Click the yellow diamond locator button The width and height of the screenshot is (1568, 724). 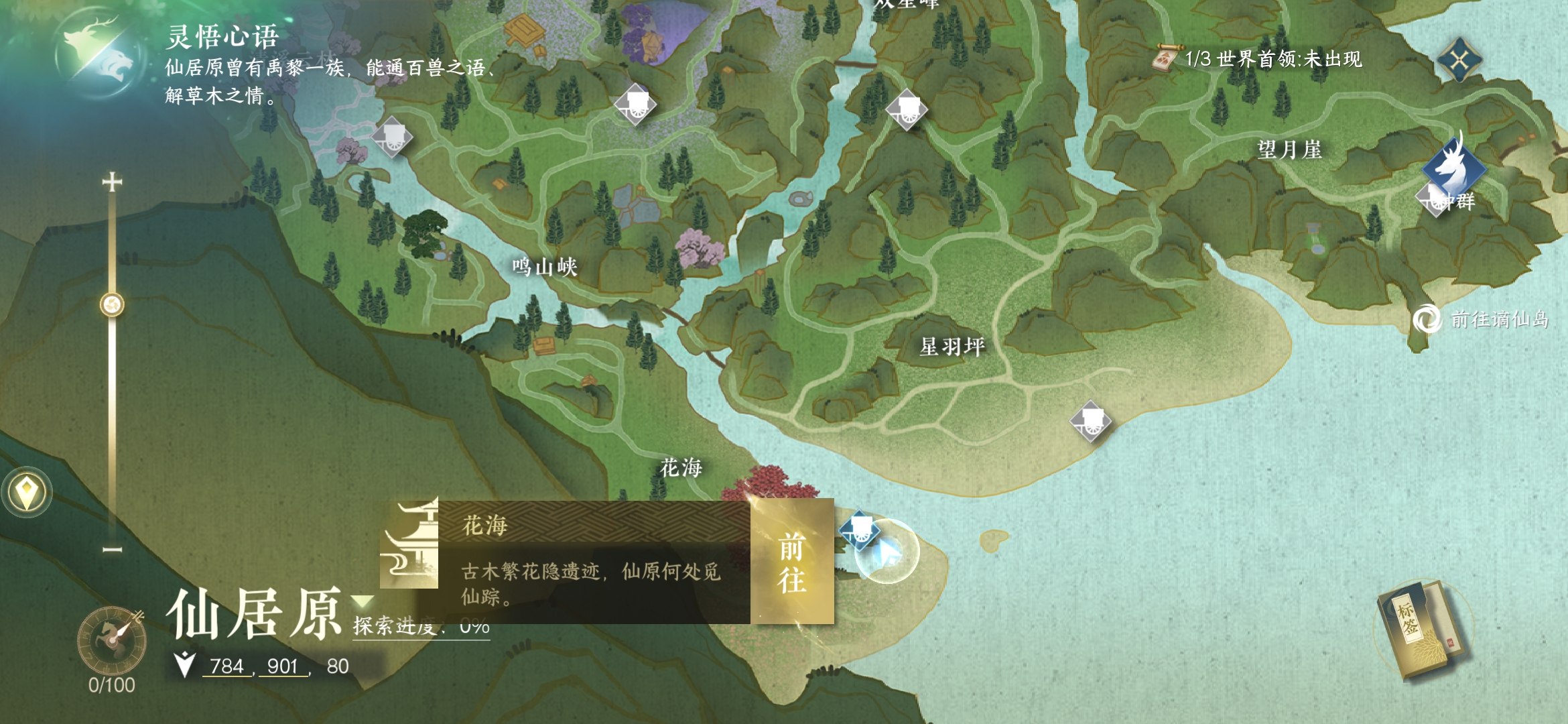click(x=26, y=493)
